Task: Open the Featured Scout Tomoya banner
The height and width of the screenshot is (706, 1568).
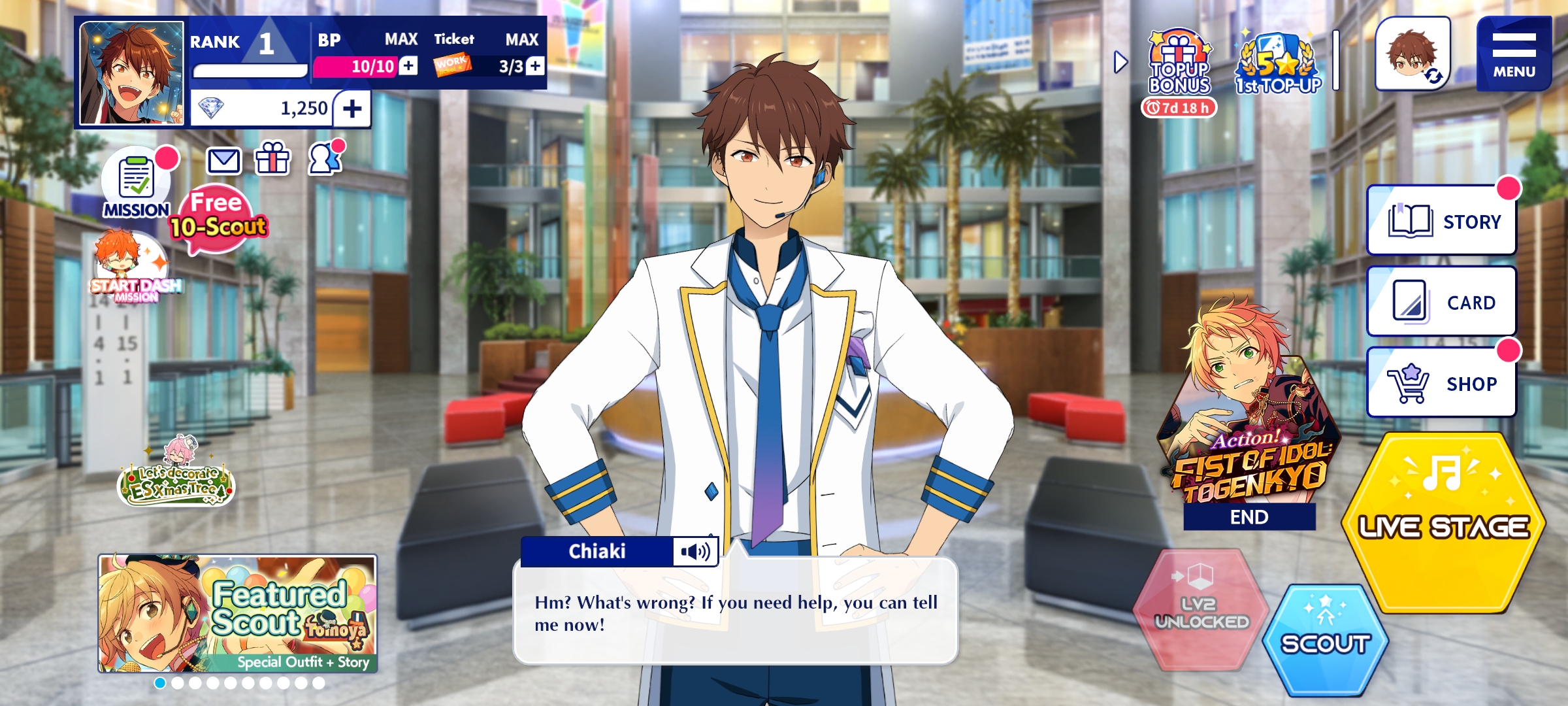Action: coord(238,613)
